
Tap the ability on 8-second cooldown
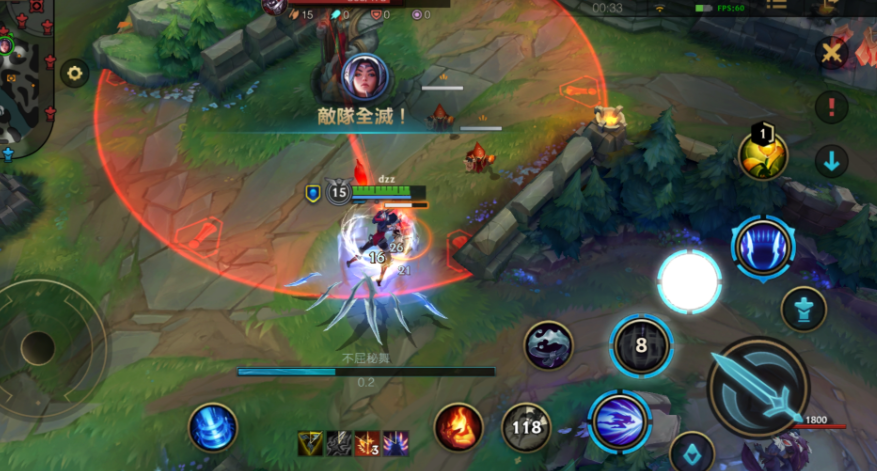click(x=641, y=346)
